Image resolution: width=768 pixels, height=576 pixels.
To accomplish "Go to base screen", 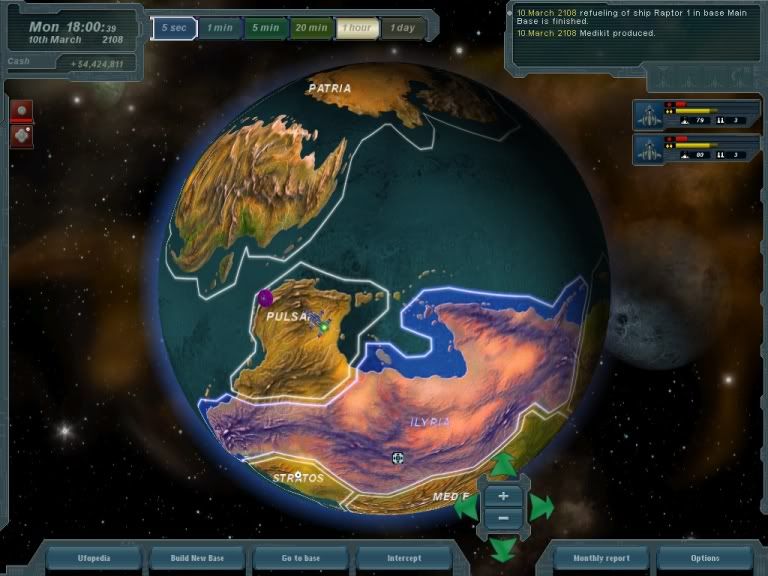I will coord(300,558).
